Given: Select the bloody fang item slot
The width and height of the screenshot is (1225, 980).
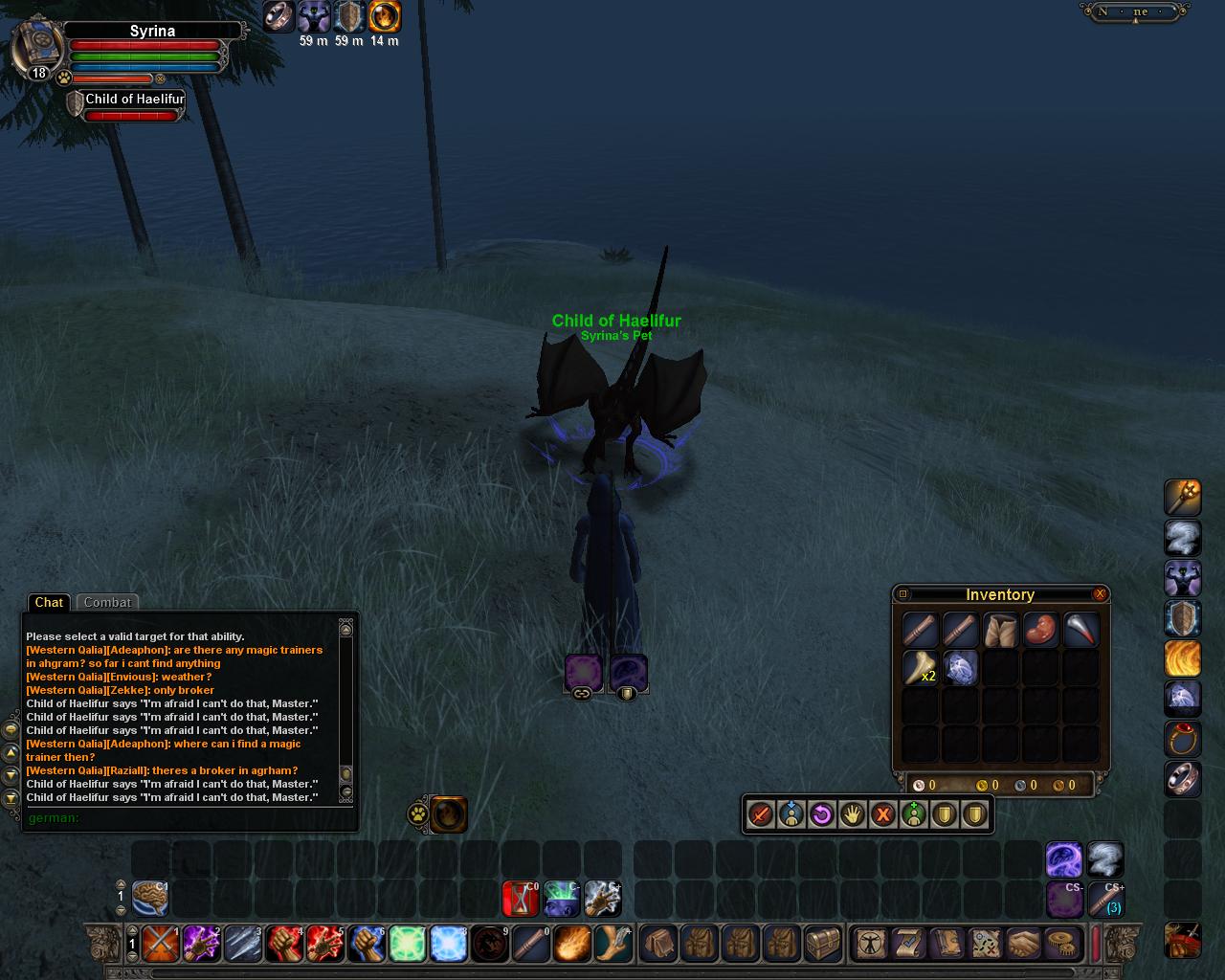Looking at the screenshot, I should [x=1080, y=629].
